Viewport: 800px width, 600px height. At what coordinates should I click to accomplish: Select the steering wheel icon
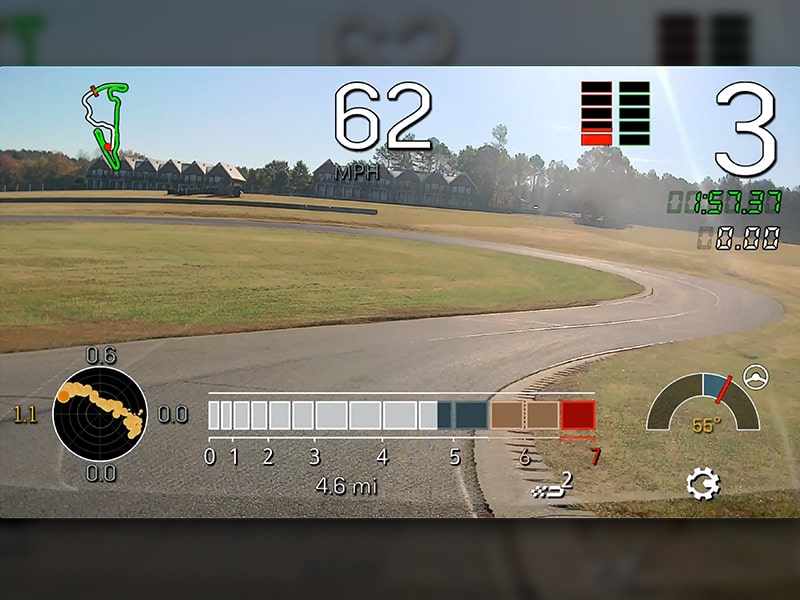pyautogui.click(x=757, y=376)
